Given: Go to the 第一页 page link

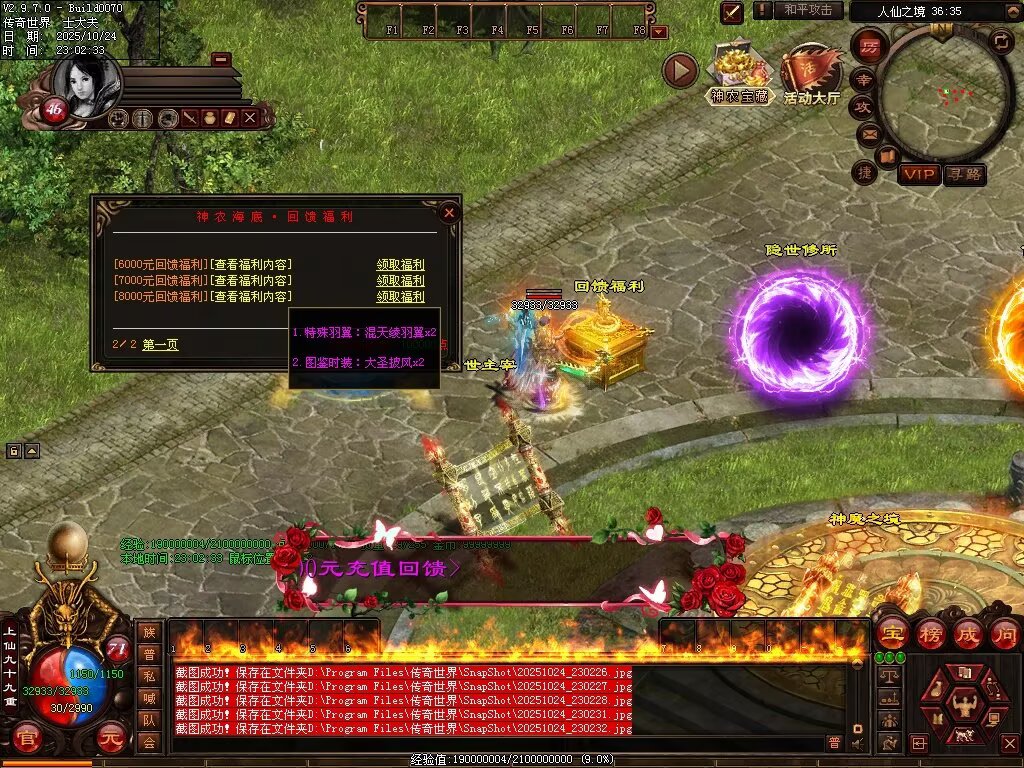Looking at the screenshot, I should (x=160, y=345).
